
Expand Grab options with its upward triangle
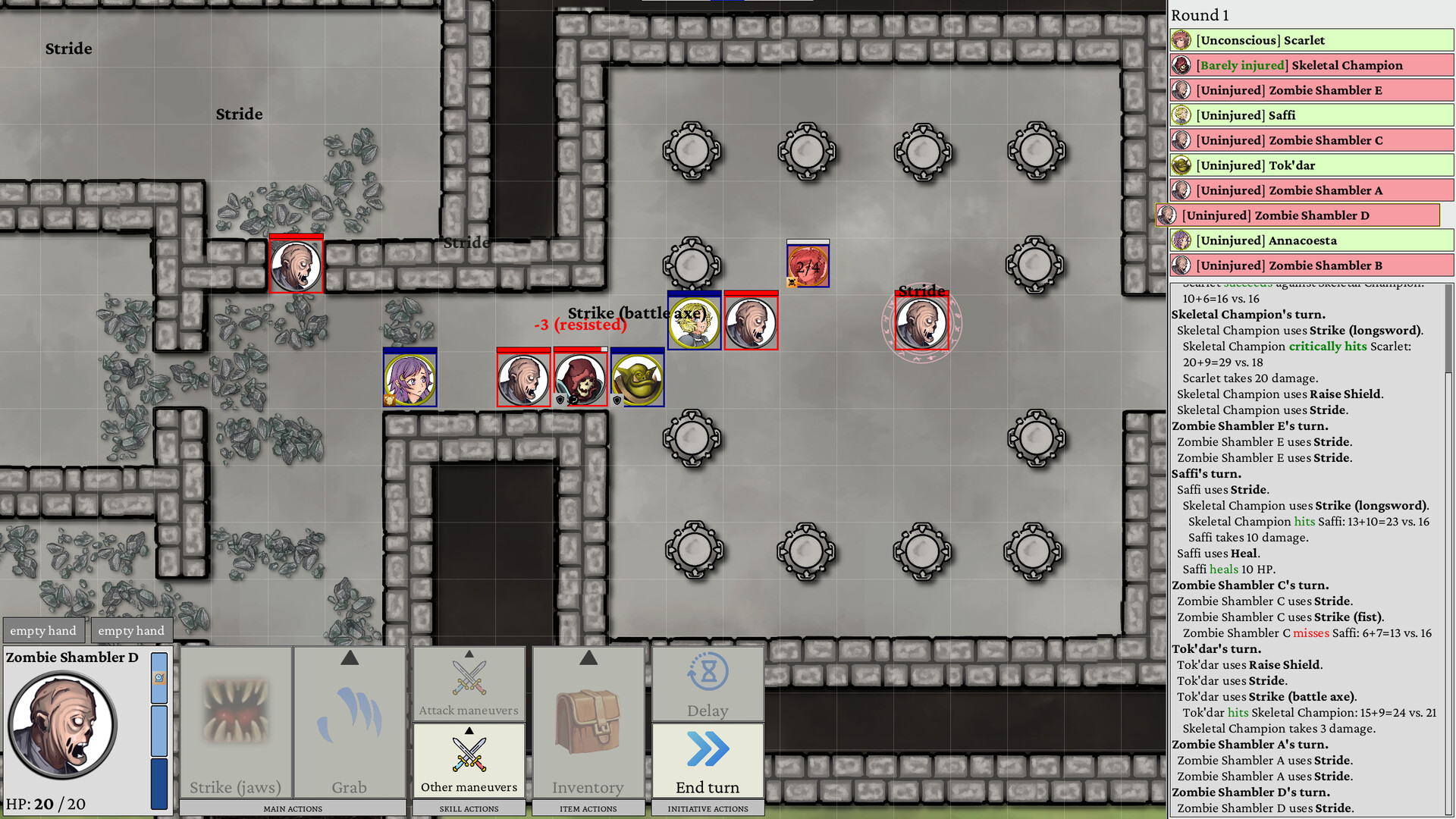coord(350,658)
